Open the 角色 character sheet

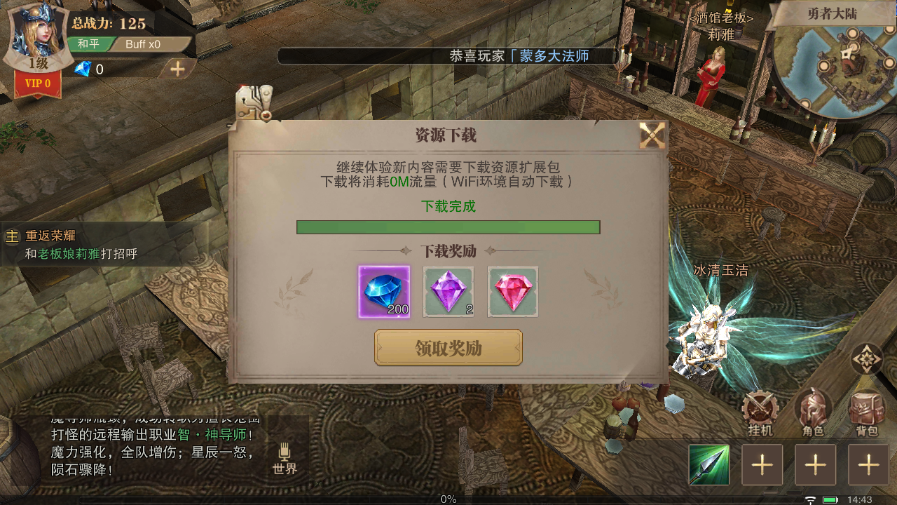[x=812, y=411]
